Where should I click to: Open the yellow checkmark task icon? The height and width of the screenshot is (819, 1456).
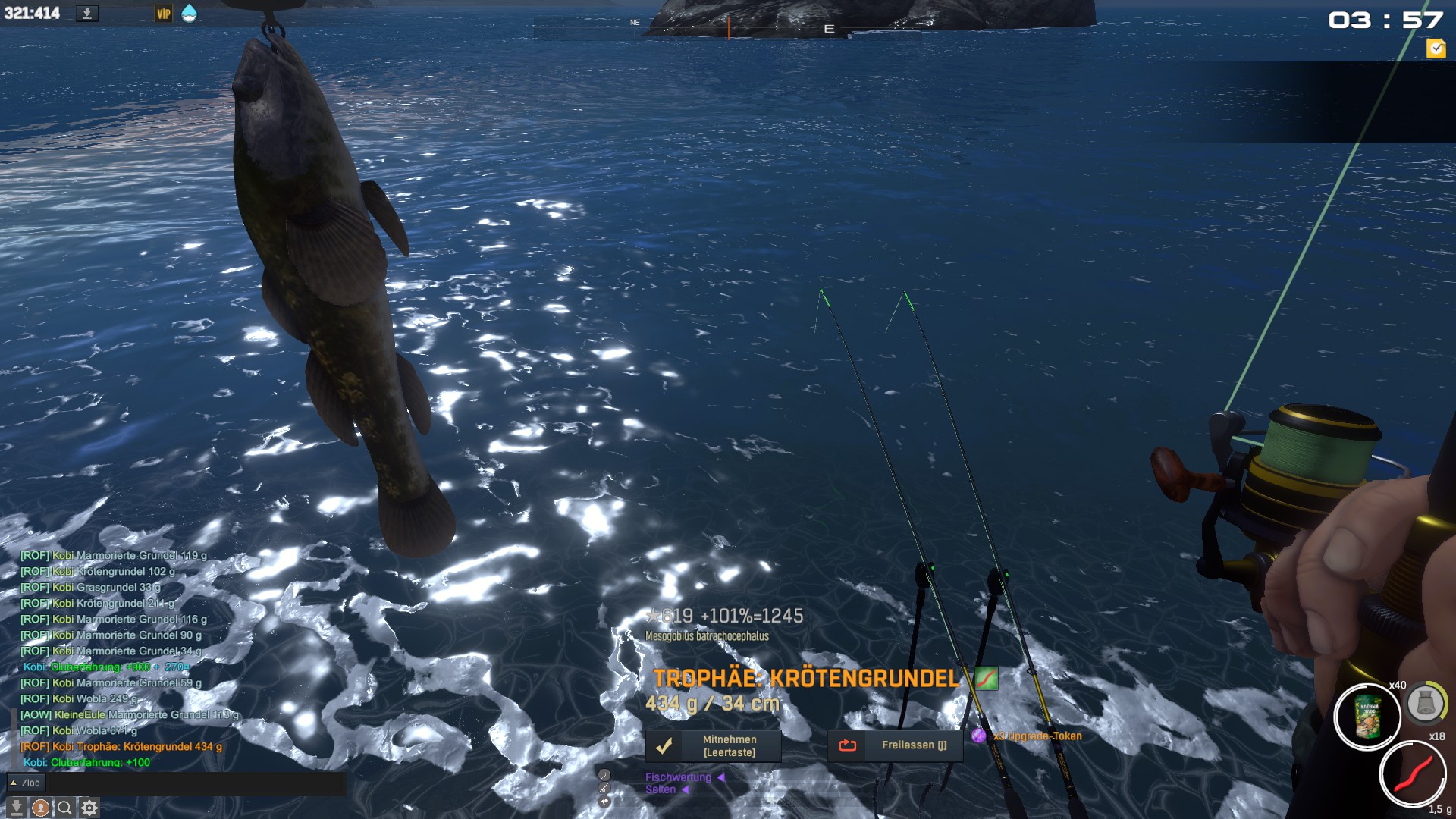pyautogui.click(x=1436, y=49)
